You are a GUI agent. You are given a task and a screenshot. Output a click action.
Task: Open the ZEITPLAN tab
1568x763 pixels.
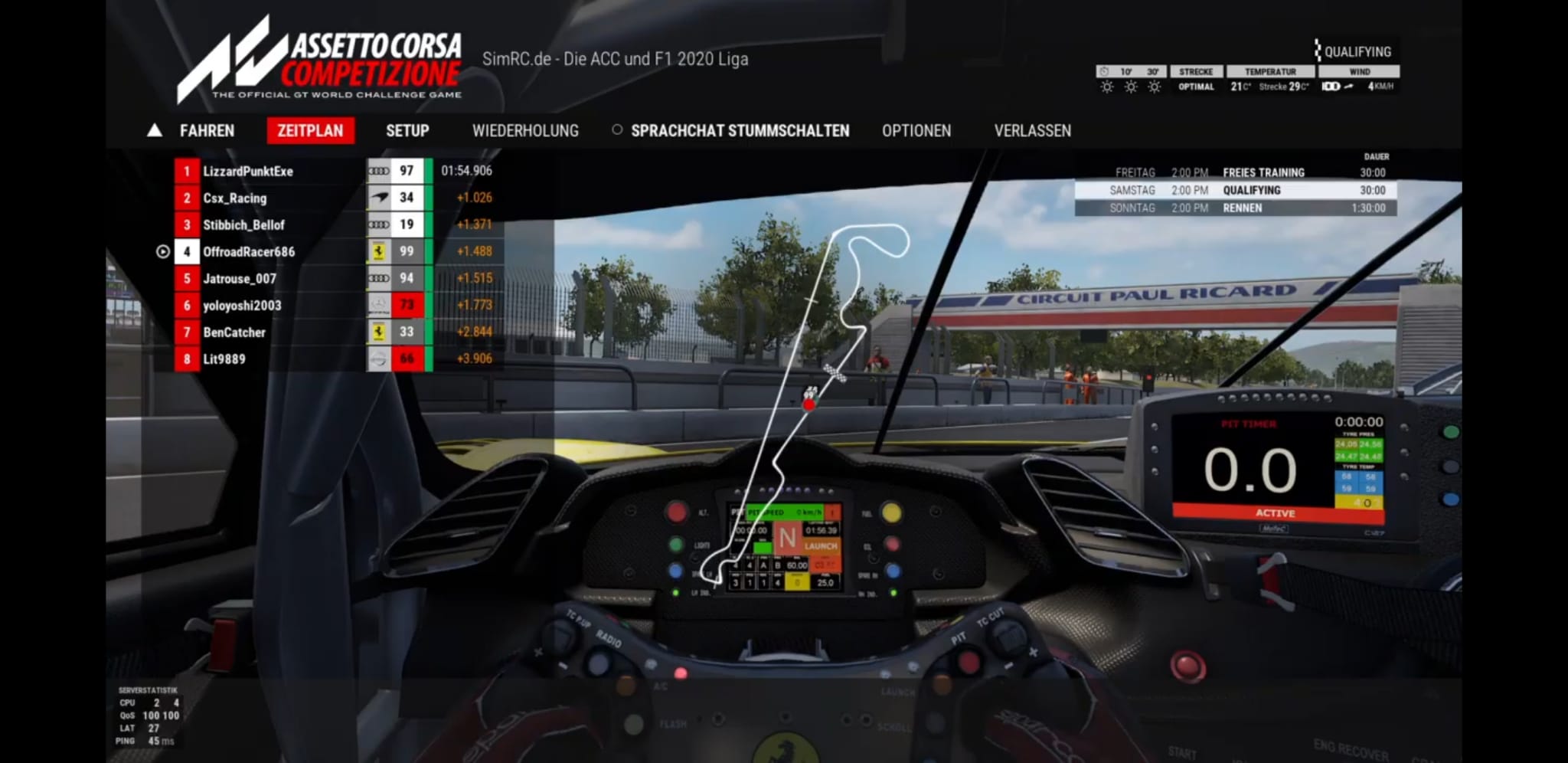pos(310,131)
